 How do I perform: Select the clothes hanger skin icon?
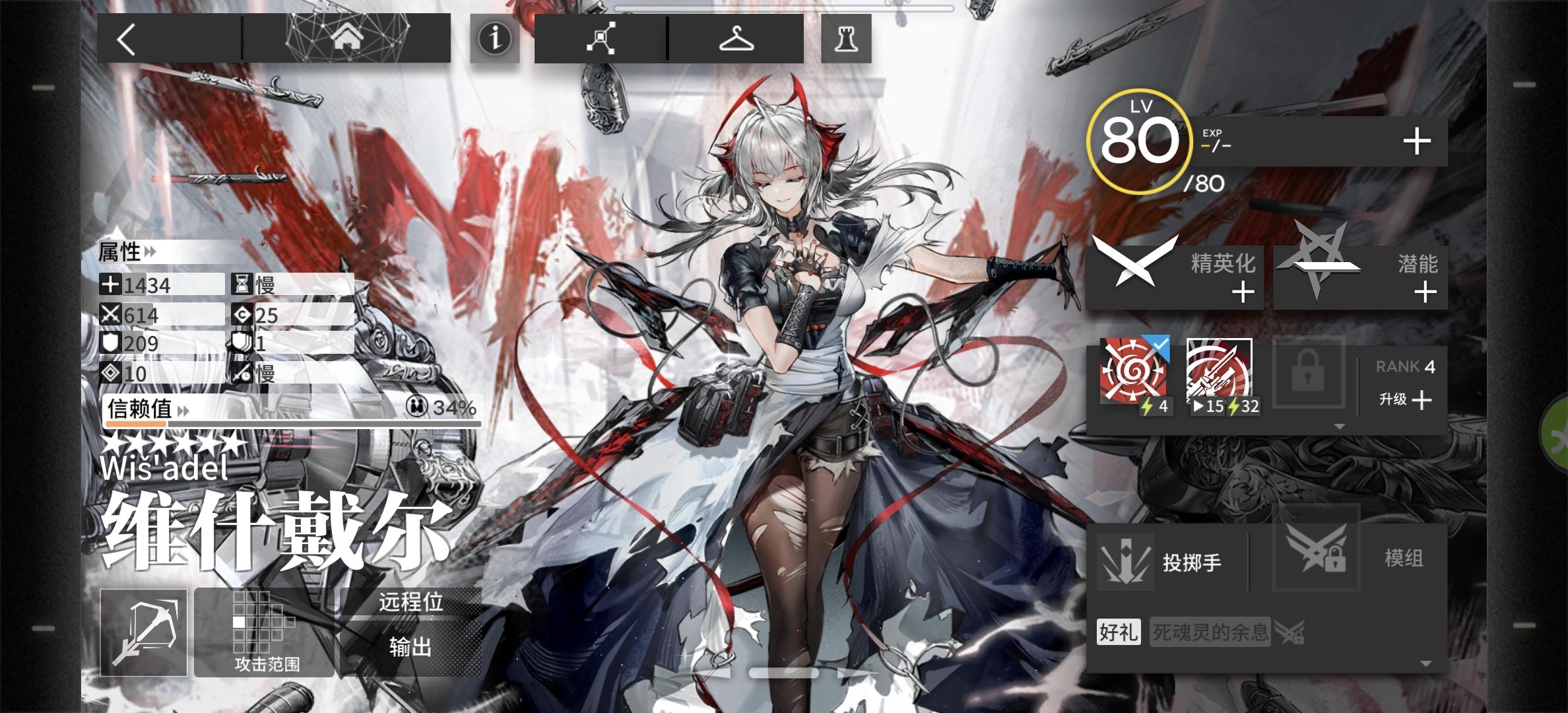point(737,40)
